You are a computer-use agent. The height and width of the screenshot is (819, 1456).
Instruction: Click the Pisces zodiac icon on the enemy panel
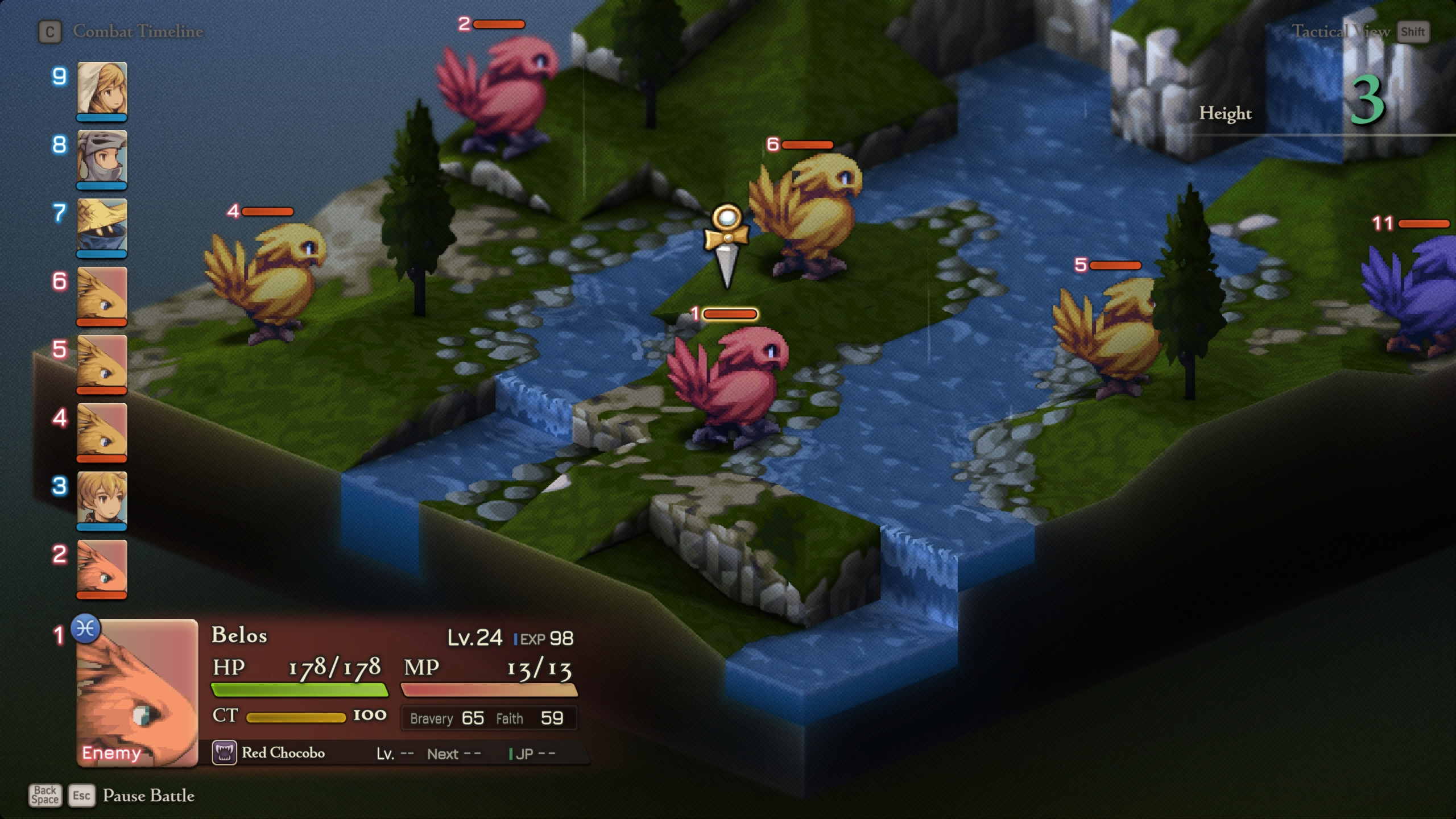coord(85,629)
